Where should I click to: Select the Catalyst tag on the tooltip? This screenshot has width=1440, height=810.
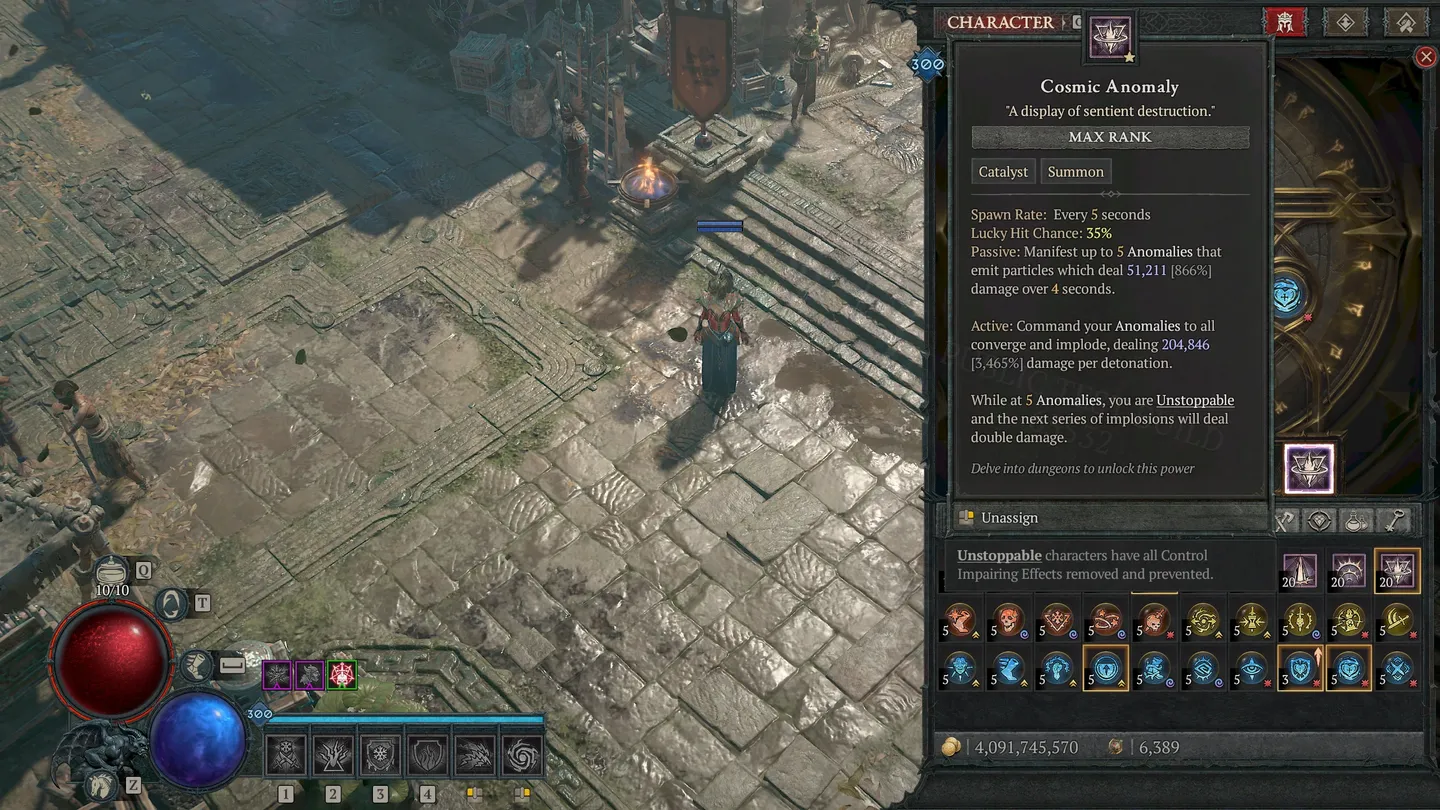(x=1003, y=172)
